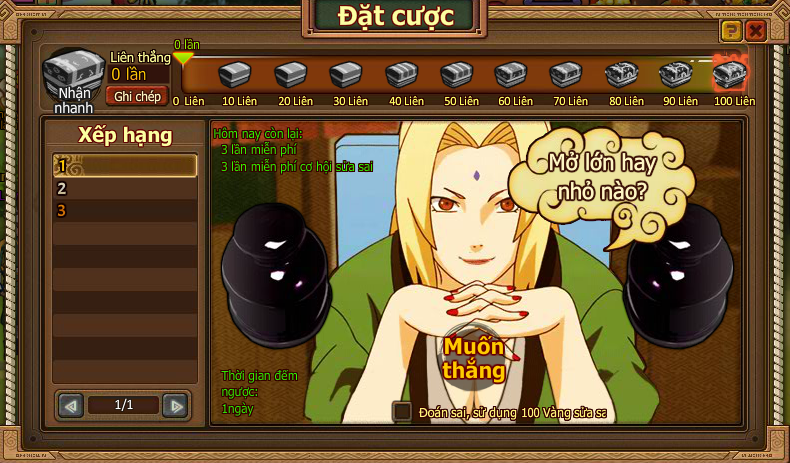
Task: Select the 100 Liên reward chest
Action: (x=730, y=74)
